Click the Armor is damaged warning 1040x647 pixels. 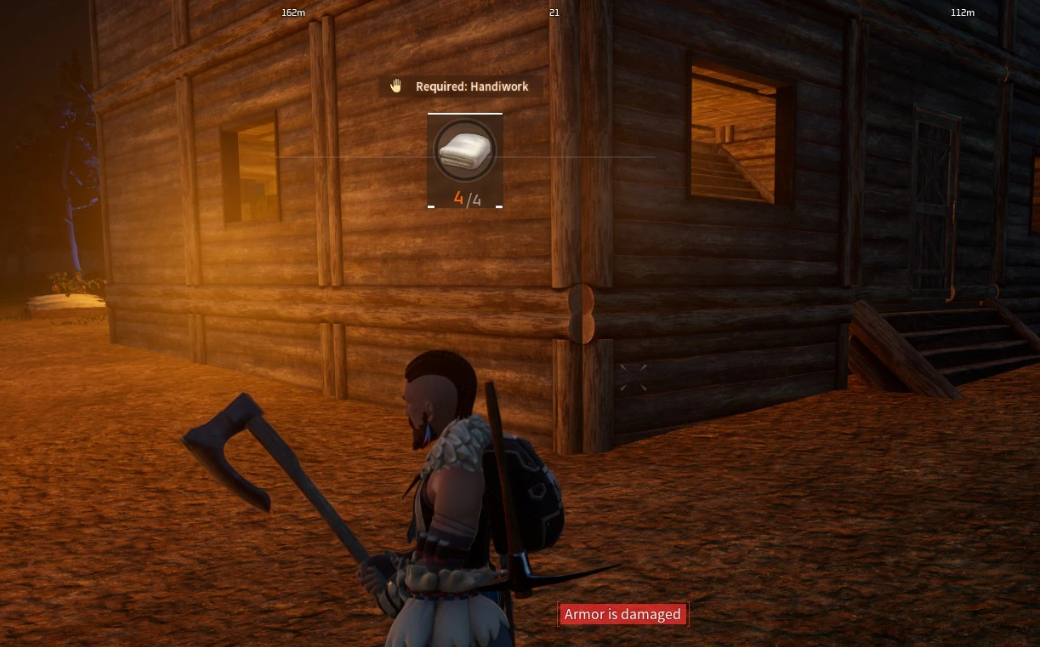622,614
